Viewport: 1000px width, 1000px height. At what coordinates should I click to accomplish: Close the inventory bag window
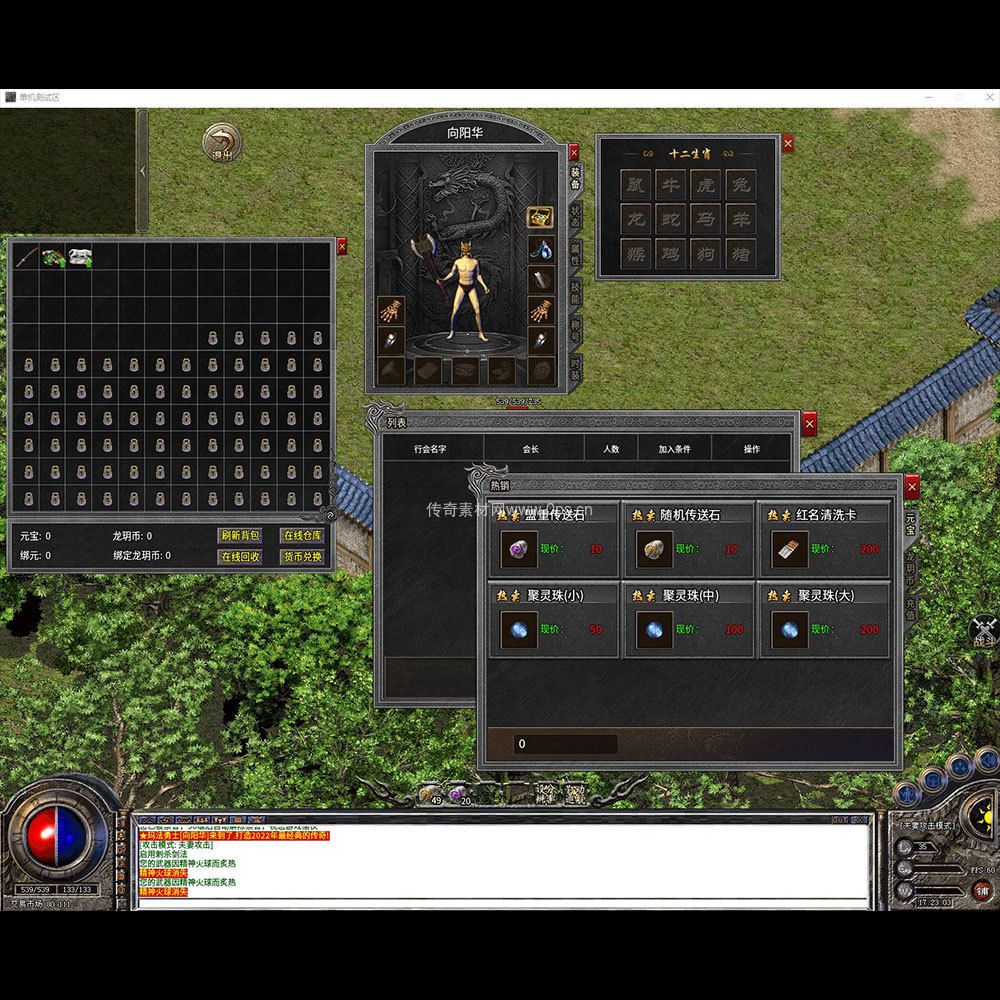(342, 246)
